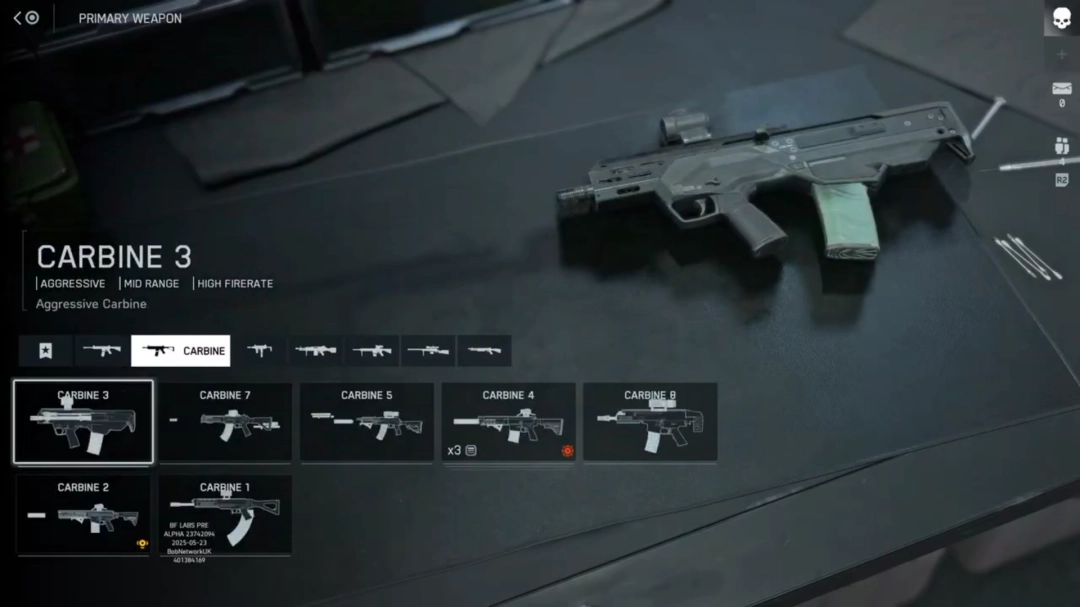Viewport: 1080px width, 607px height.
Task: Choose the Carbine 8 weapon tile
Action: pos(650,421)
